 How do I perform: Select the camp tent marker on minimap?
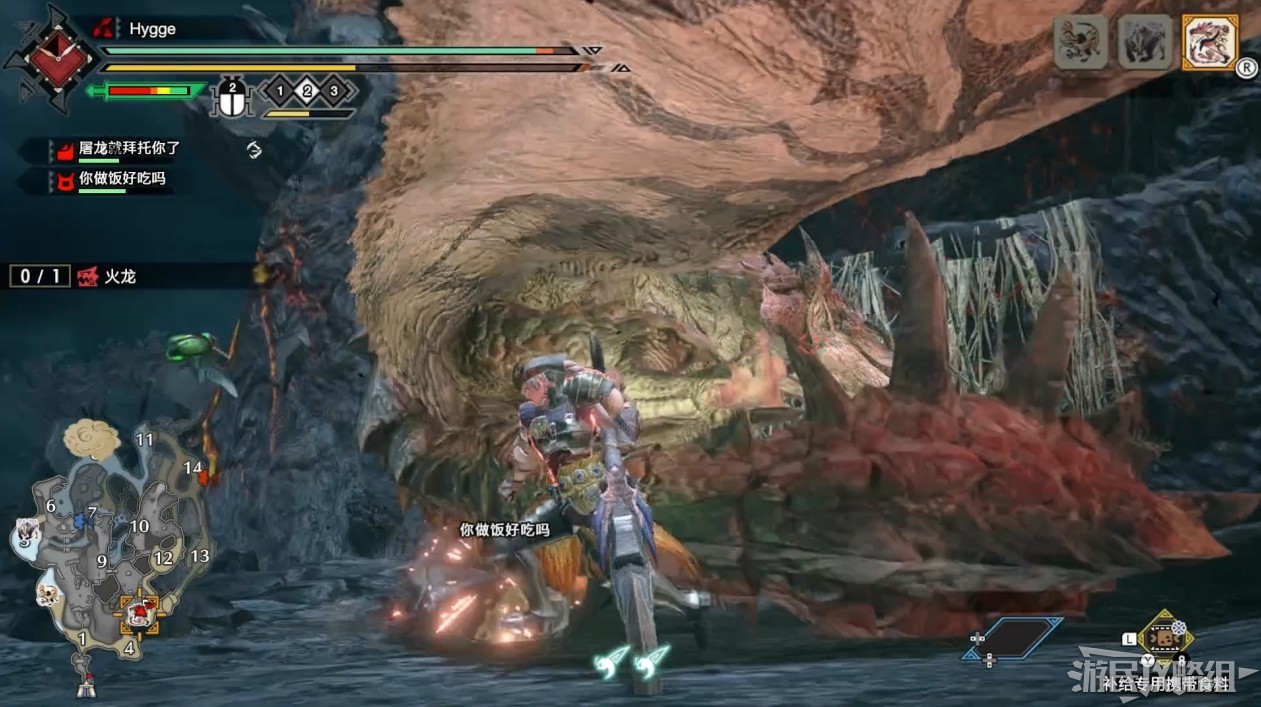pos(86,687)
